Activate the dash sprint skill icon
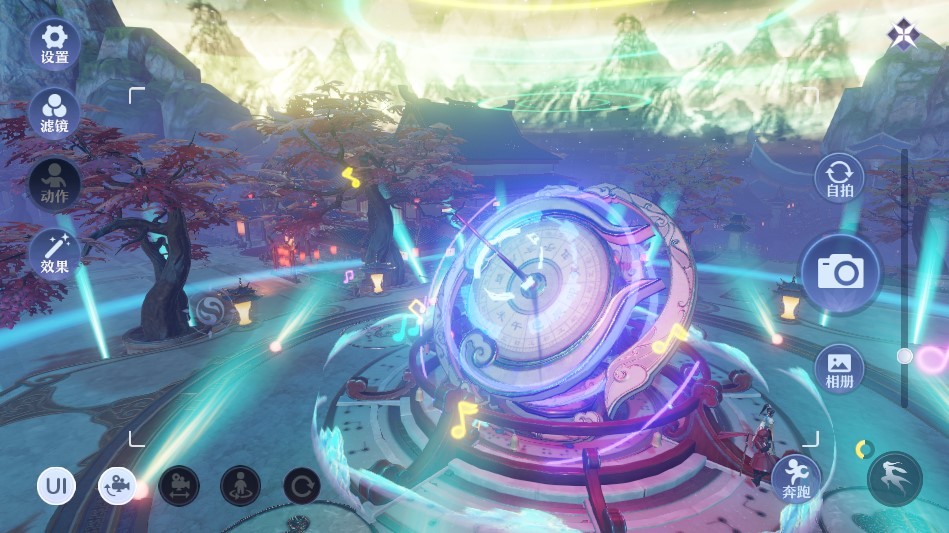This screenshot has width=949, height=533. (894, 480)
